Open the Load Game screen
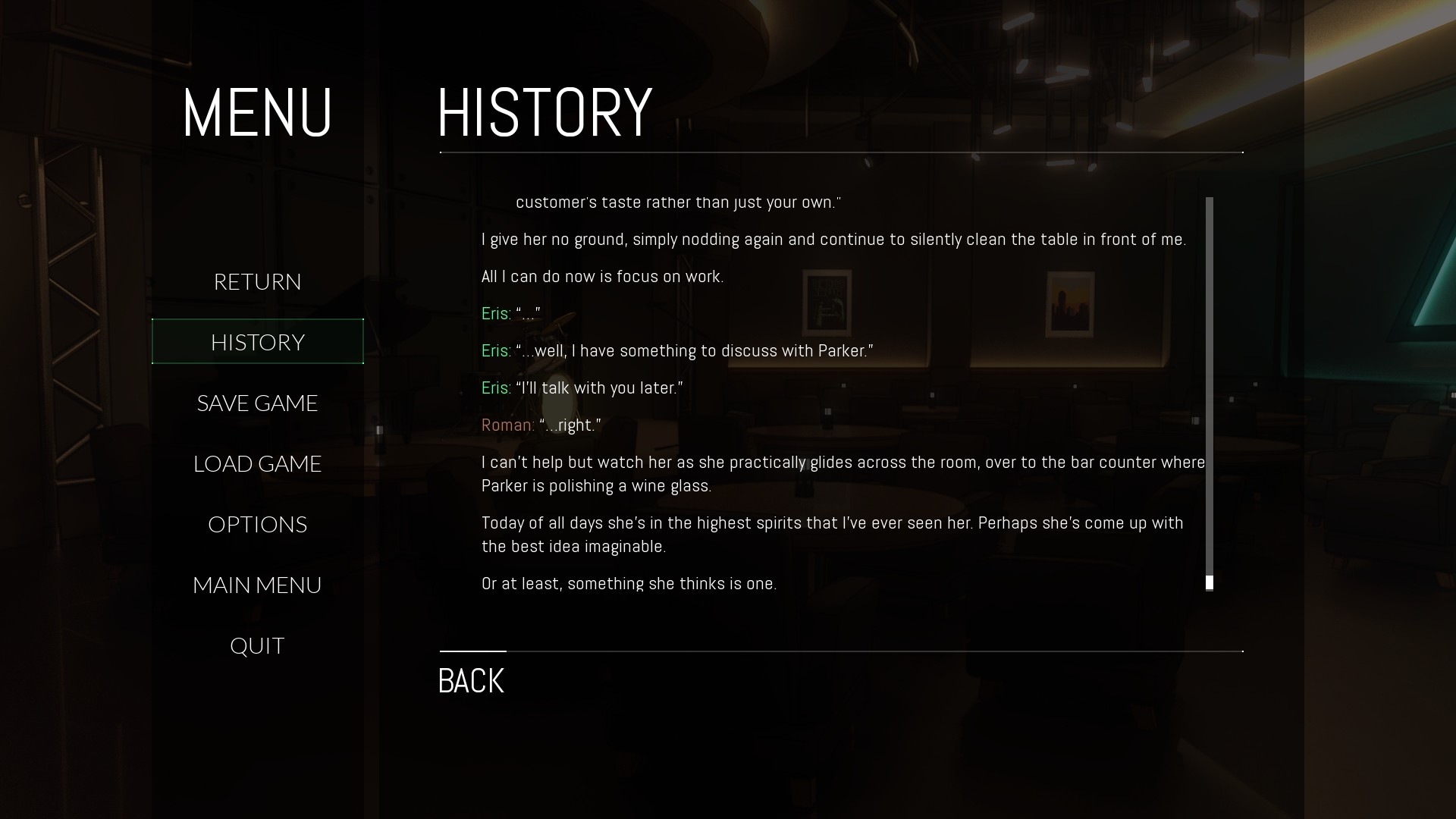This screenshot has width=1456, height=819. 257,463
